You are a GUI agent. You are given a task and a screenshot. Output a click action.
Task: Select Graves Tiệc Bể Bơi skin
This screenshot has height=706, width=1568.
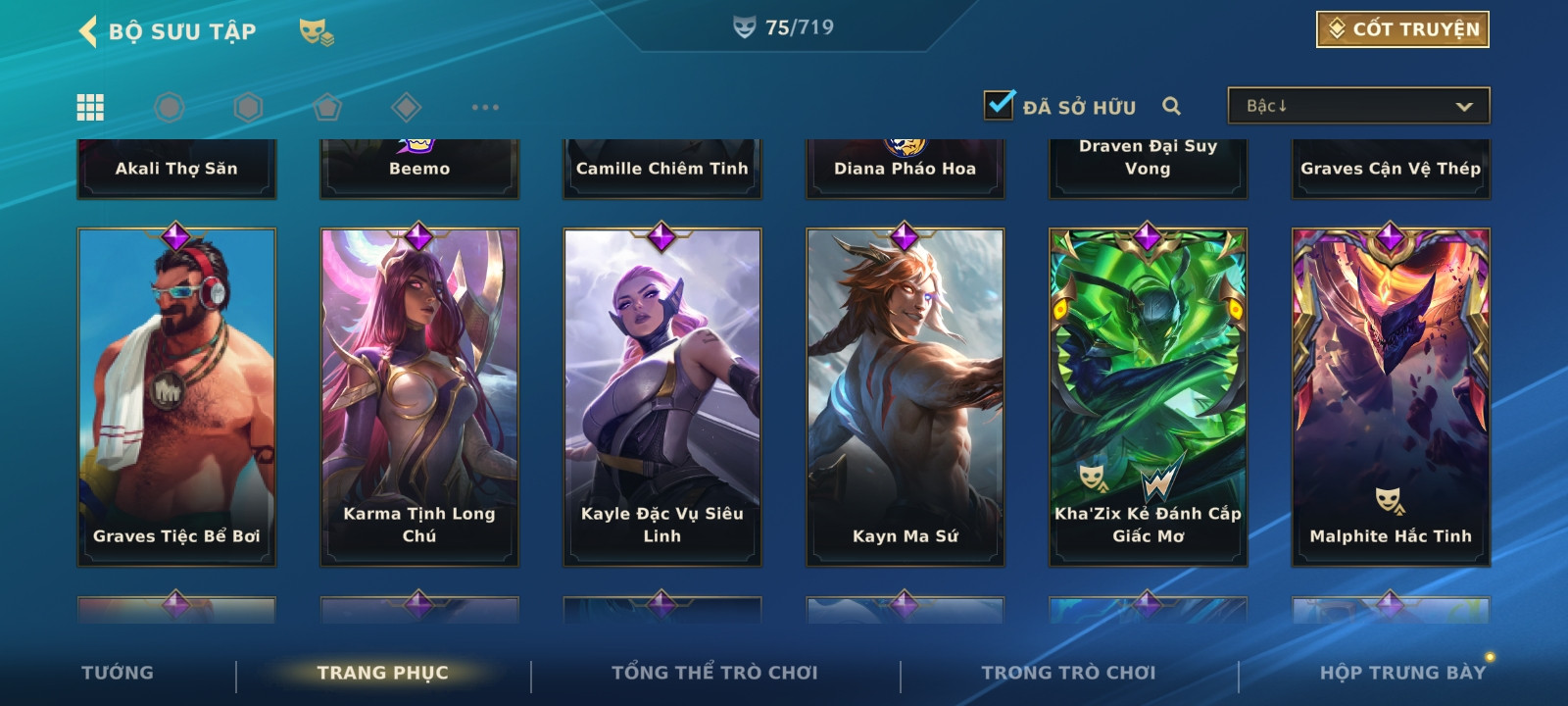(x=176, y=397)
